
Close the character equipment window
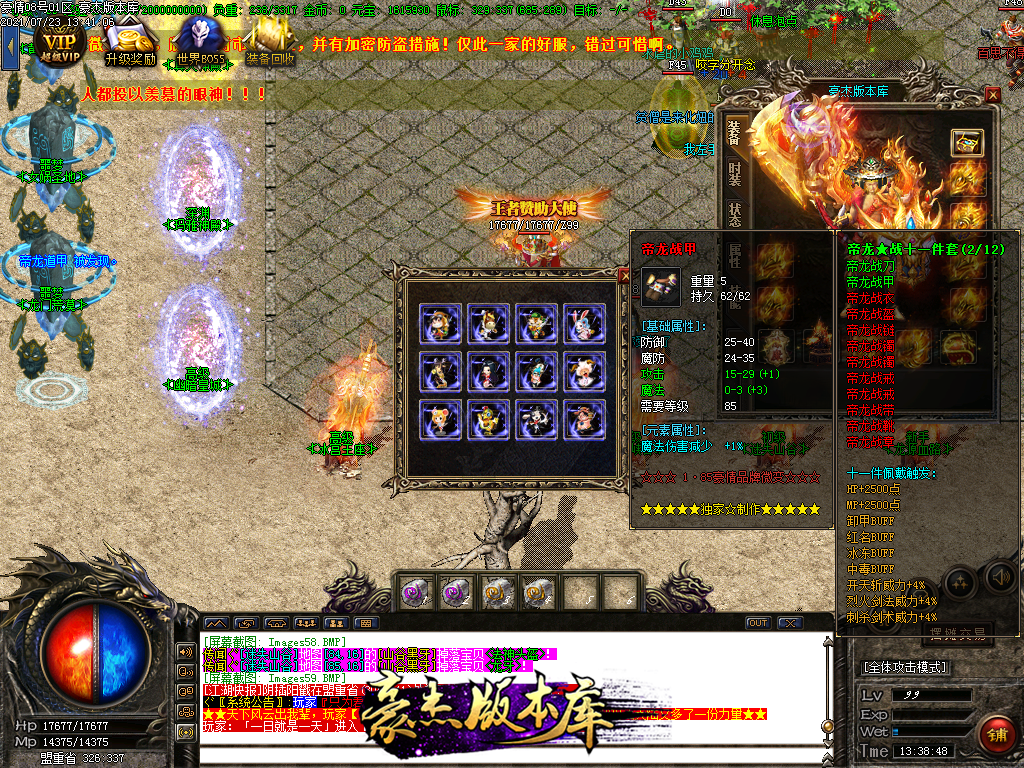(992, 94)
